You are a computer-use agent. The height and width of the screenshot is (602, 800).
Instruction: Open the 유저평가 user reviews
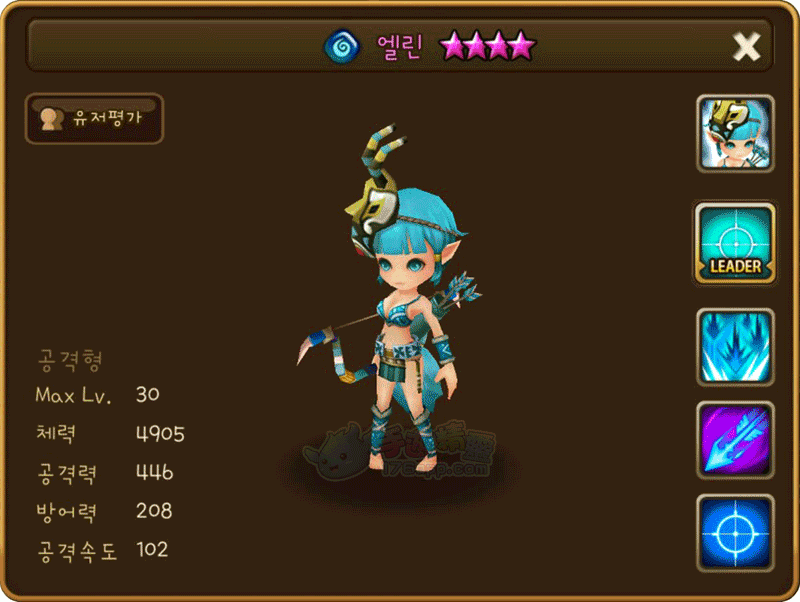click(94, 119)
